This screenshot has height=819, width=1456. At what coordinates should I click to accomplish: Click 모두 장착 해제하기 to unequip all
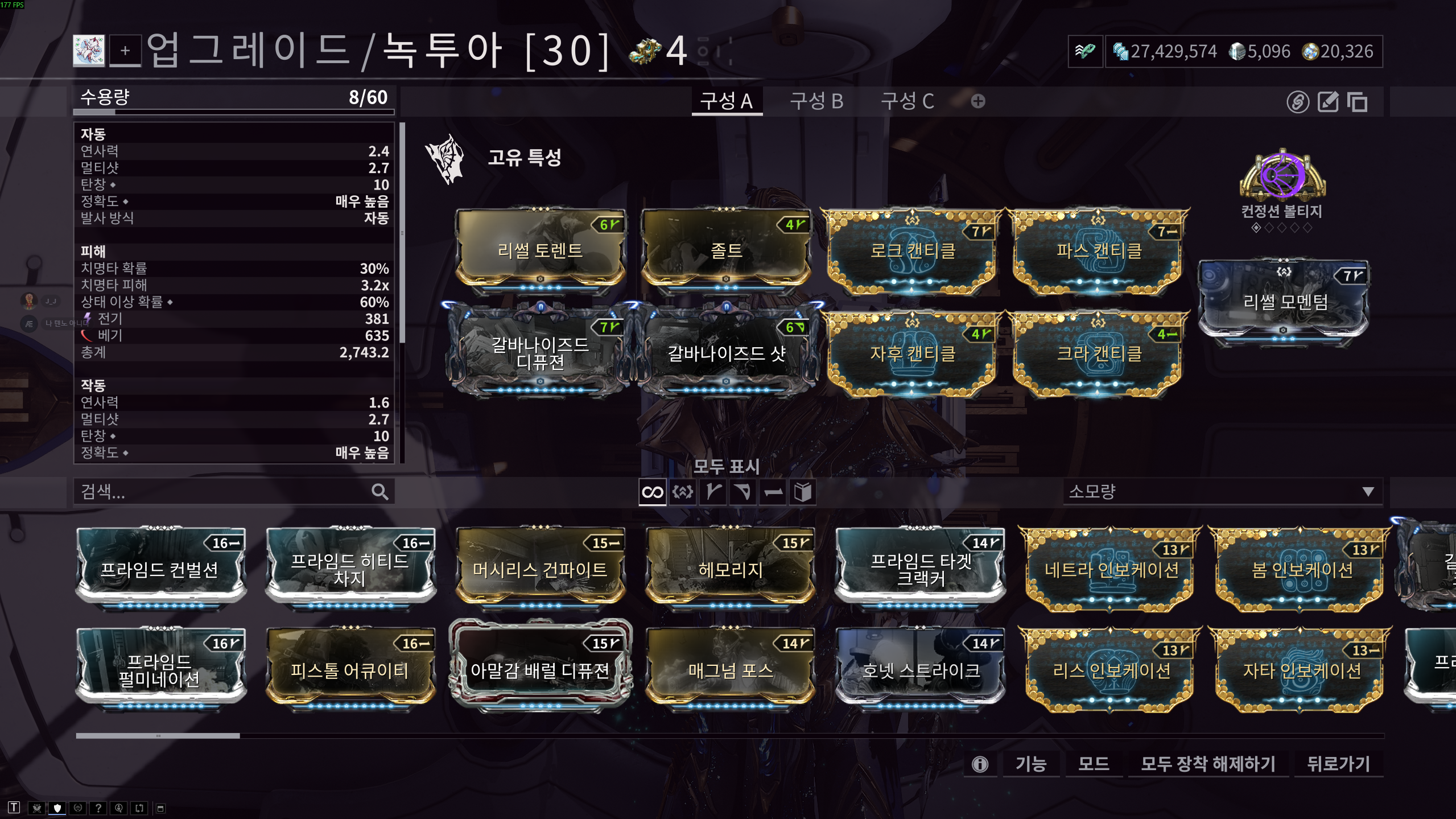click(x=1207, y=763)
